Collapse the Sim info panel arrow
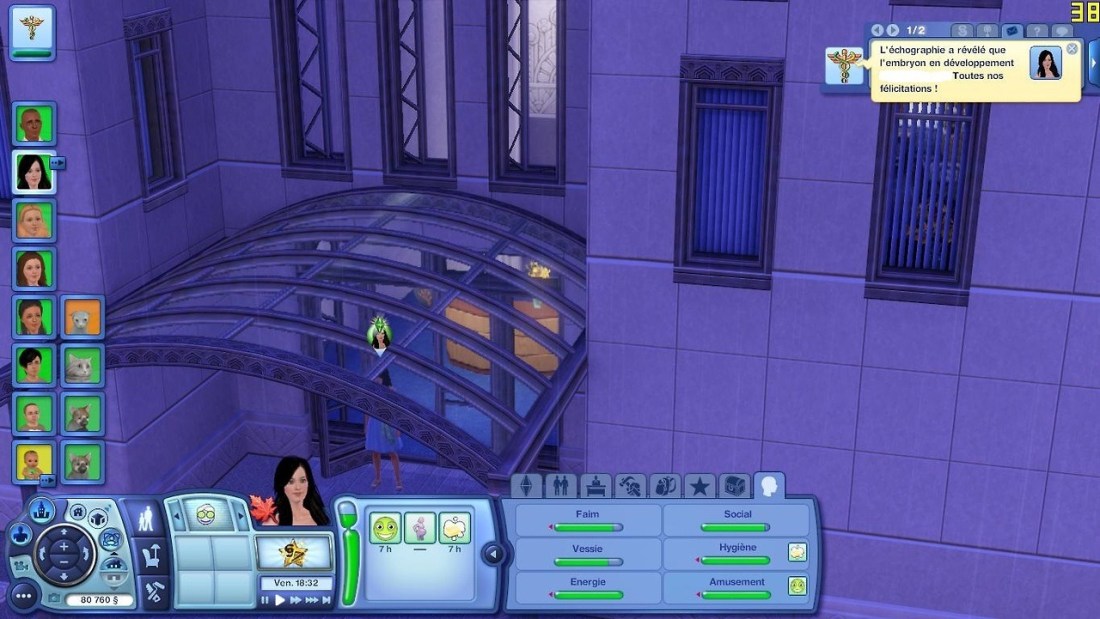 (x=492, y=553)
